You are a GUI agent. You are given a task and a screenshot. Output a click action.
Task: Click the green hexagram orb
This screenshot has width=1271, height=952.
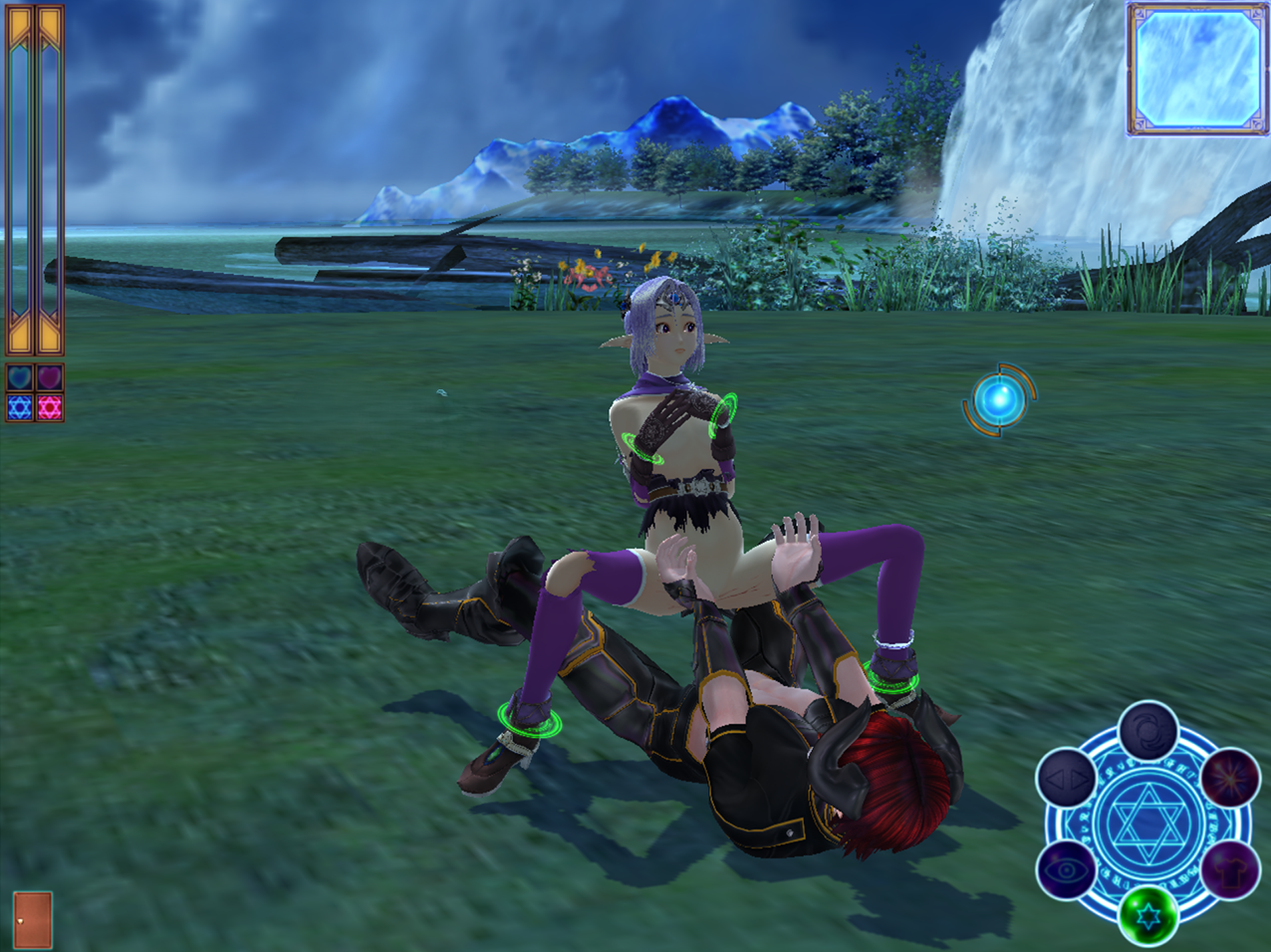pos(1147,916)
